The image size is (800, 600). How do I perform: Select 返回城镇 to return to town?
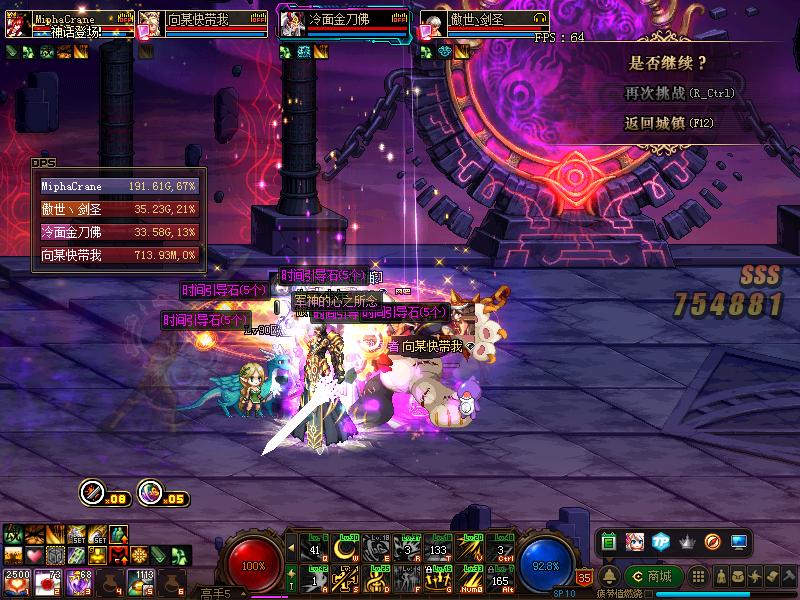670,124
